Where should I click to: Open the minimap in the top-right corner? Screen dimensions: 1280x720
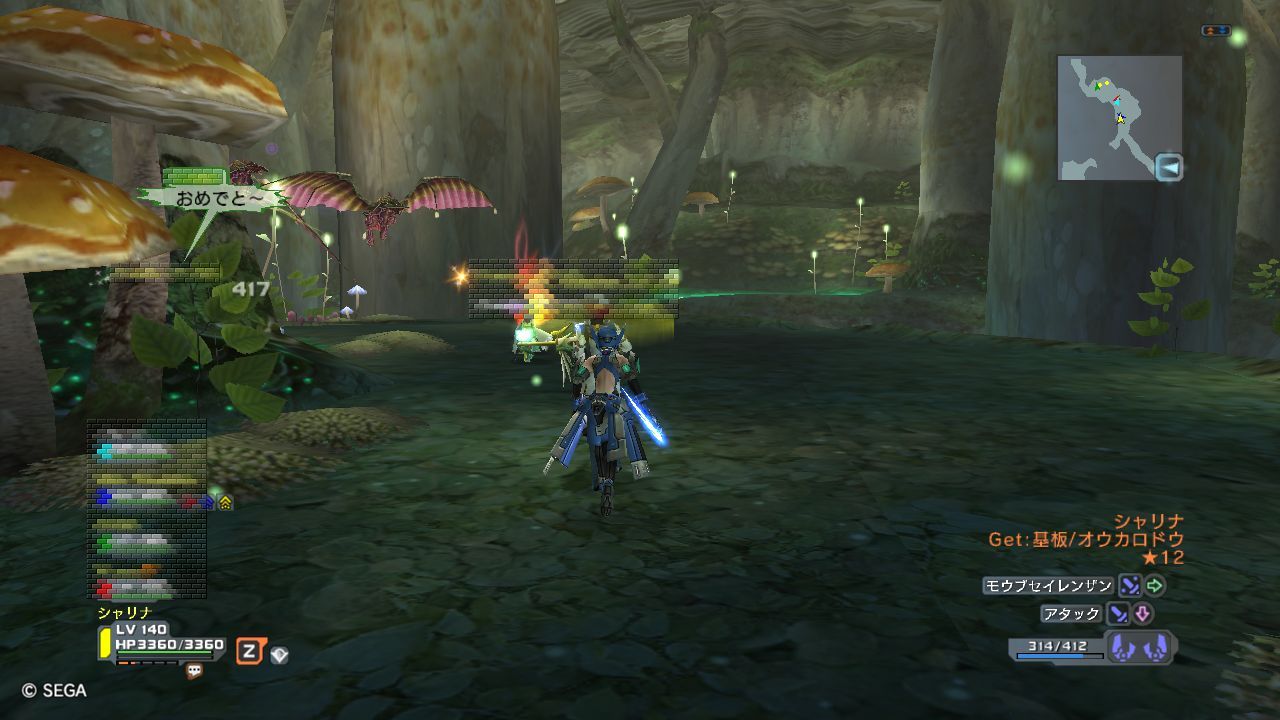tap(1119, 117)
